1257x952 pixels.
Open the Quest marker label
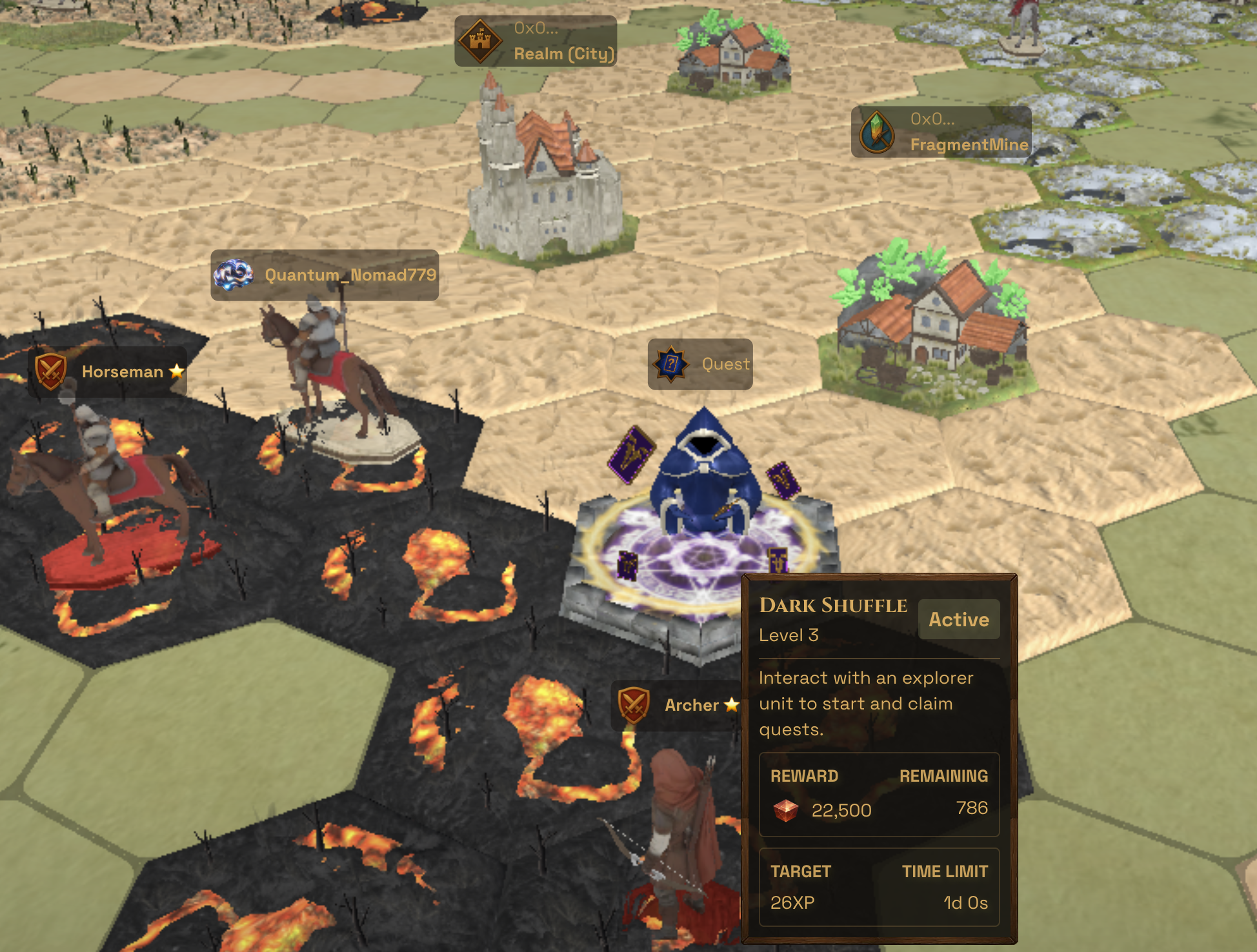tap(700, 364)
